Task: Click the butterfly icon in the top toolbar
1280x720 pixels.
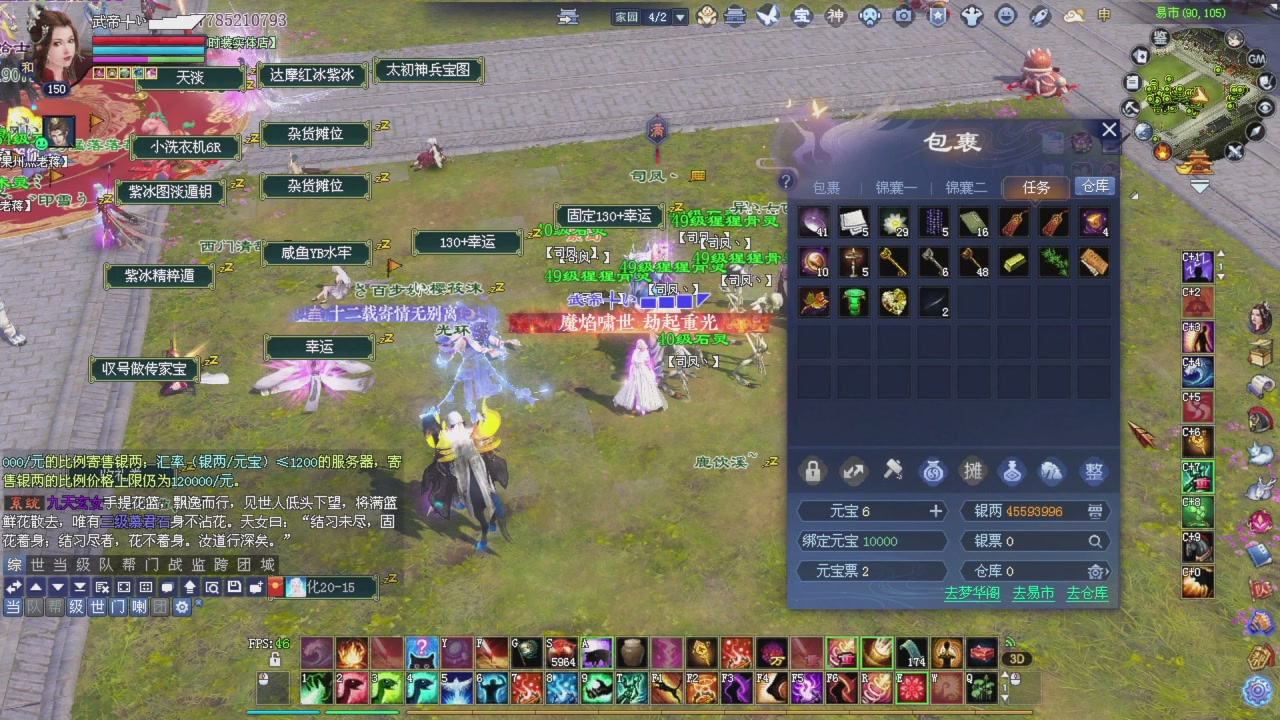Action: [x=766, y=16]
